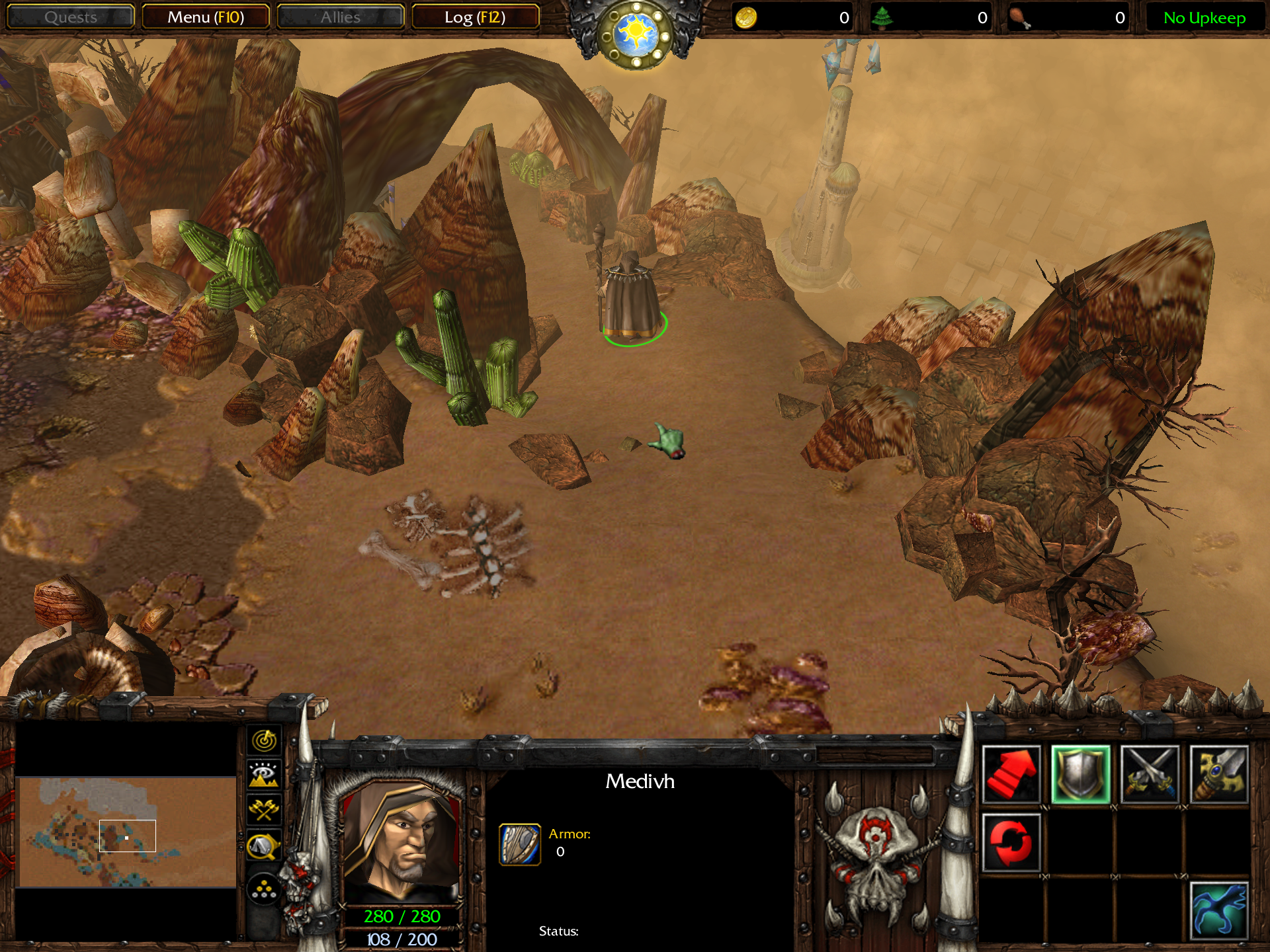Open the Menu (F10) button
This screenshot has width=1270, height=952.
206,17
